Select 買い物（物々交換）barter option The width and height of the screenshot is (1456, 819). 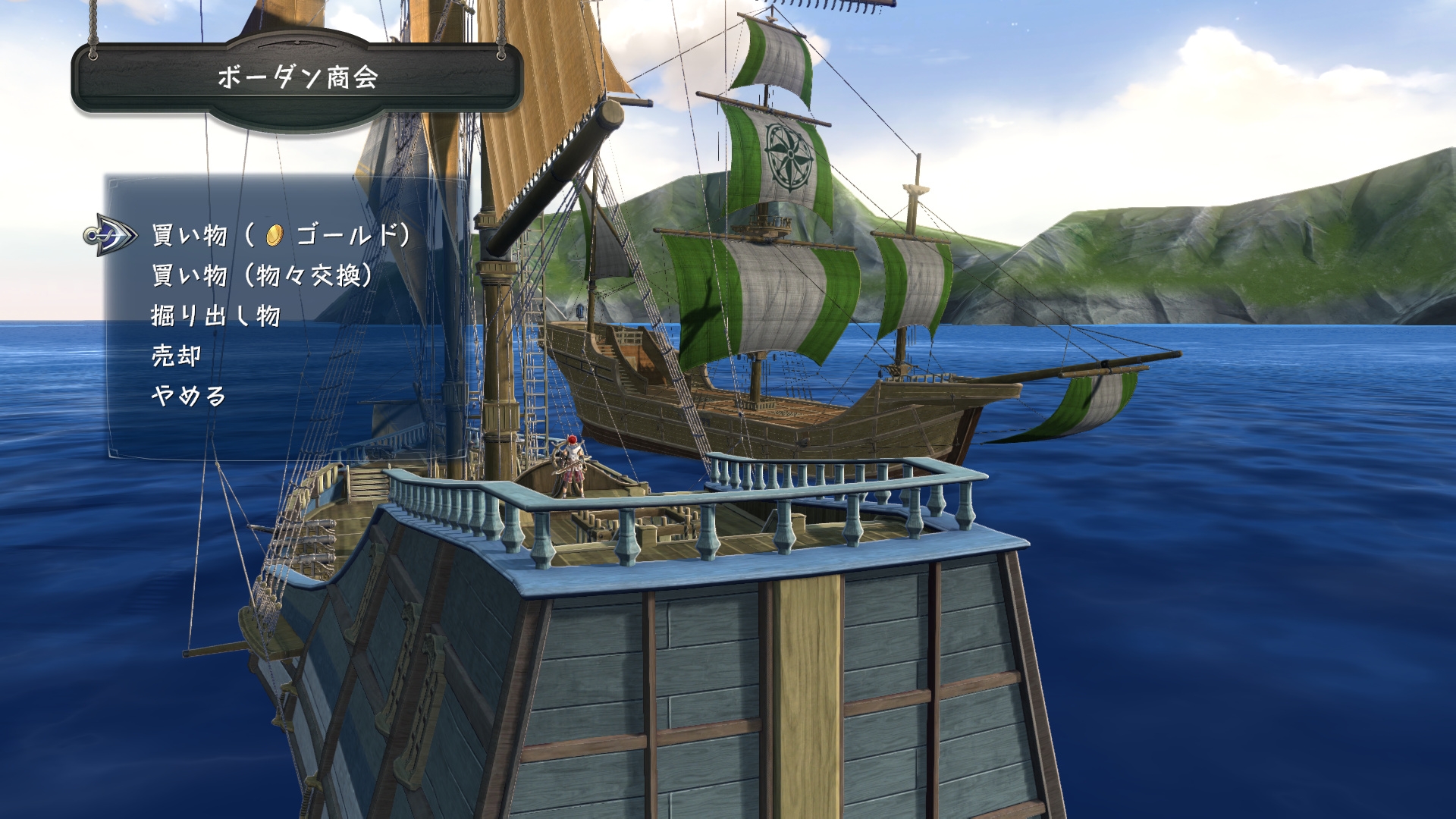(262, 277)
